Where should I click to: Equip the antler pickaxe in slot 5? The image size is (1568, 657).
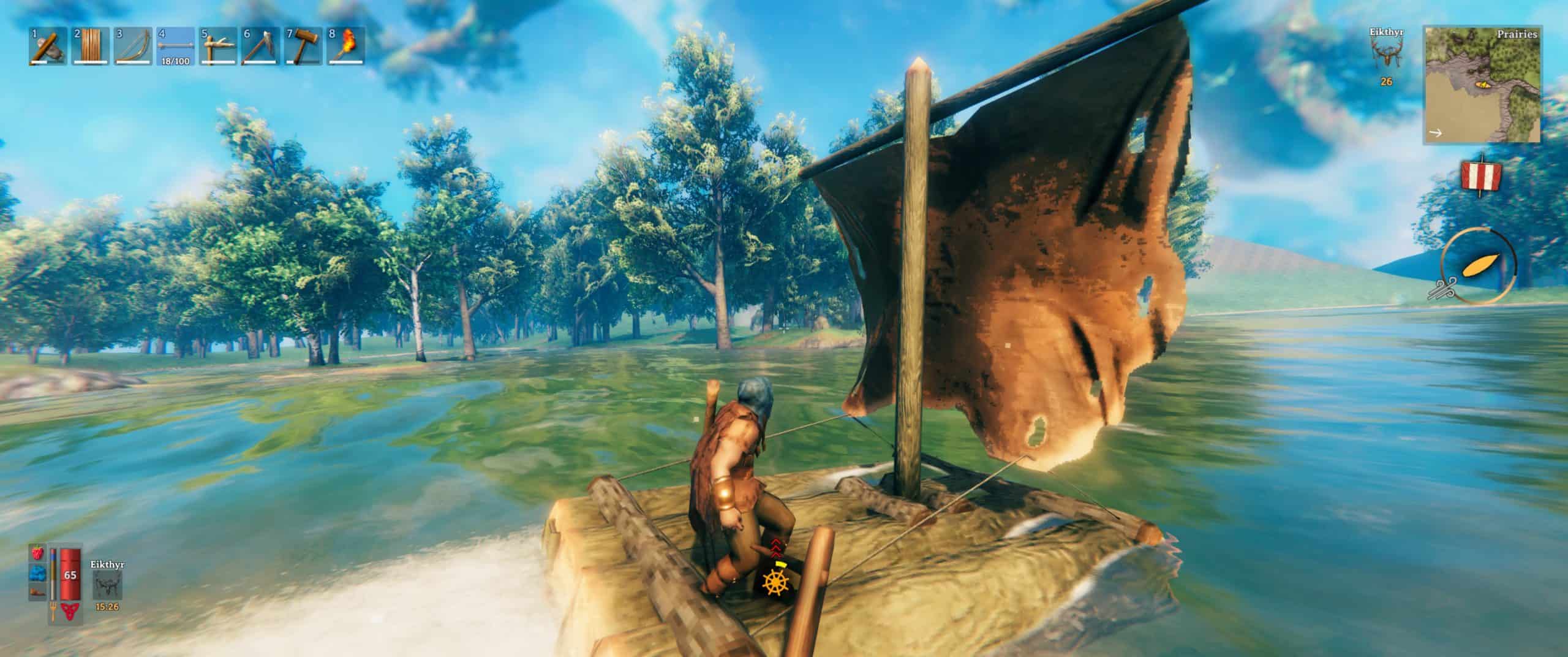219,46
